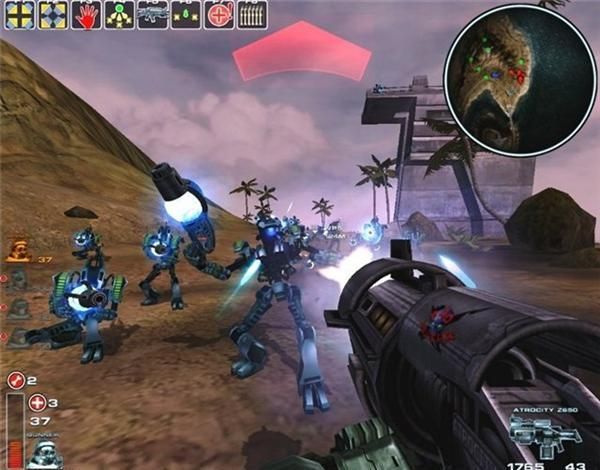Use the red cross medkit icon
The width and height of the screenshot is (600, 470).
point(38,403)
